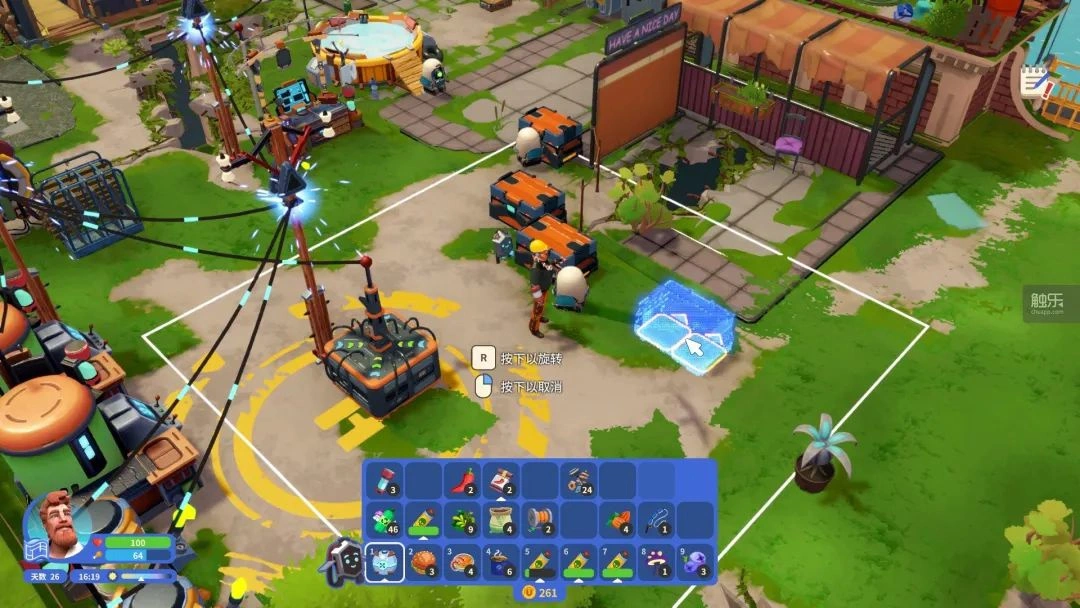Select the chips bag inventory slot
The image size is (1080, 608).
tap(501, 480)
